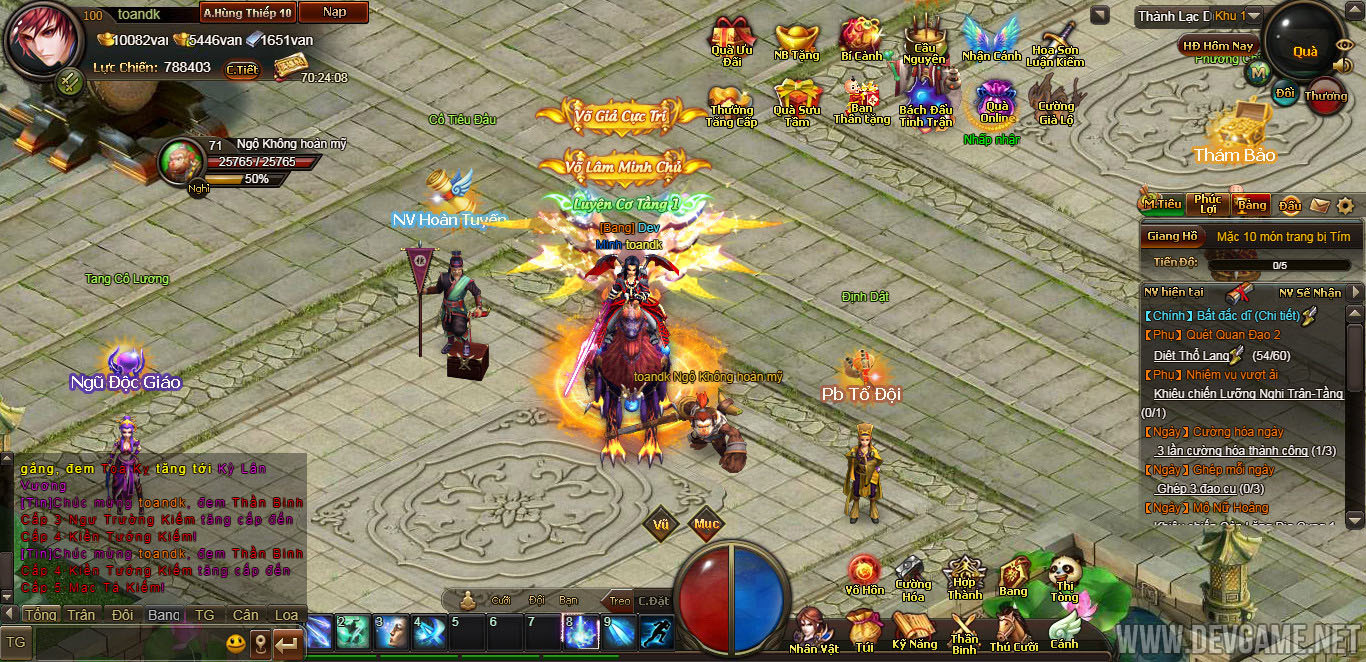
Task: Click the HĐ Hôm Nay button
Action: tap(1217, 45)
